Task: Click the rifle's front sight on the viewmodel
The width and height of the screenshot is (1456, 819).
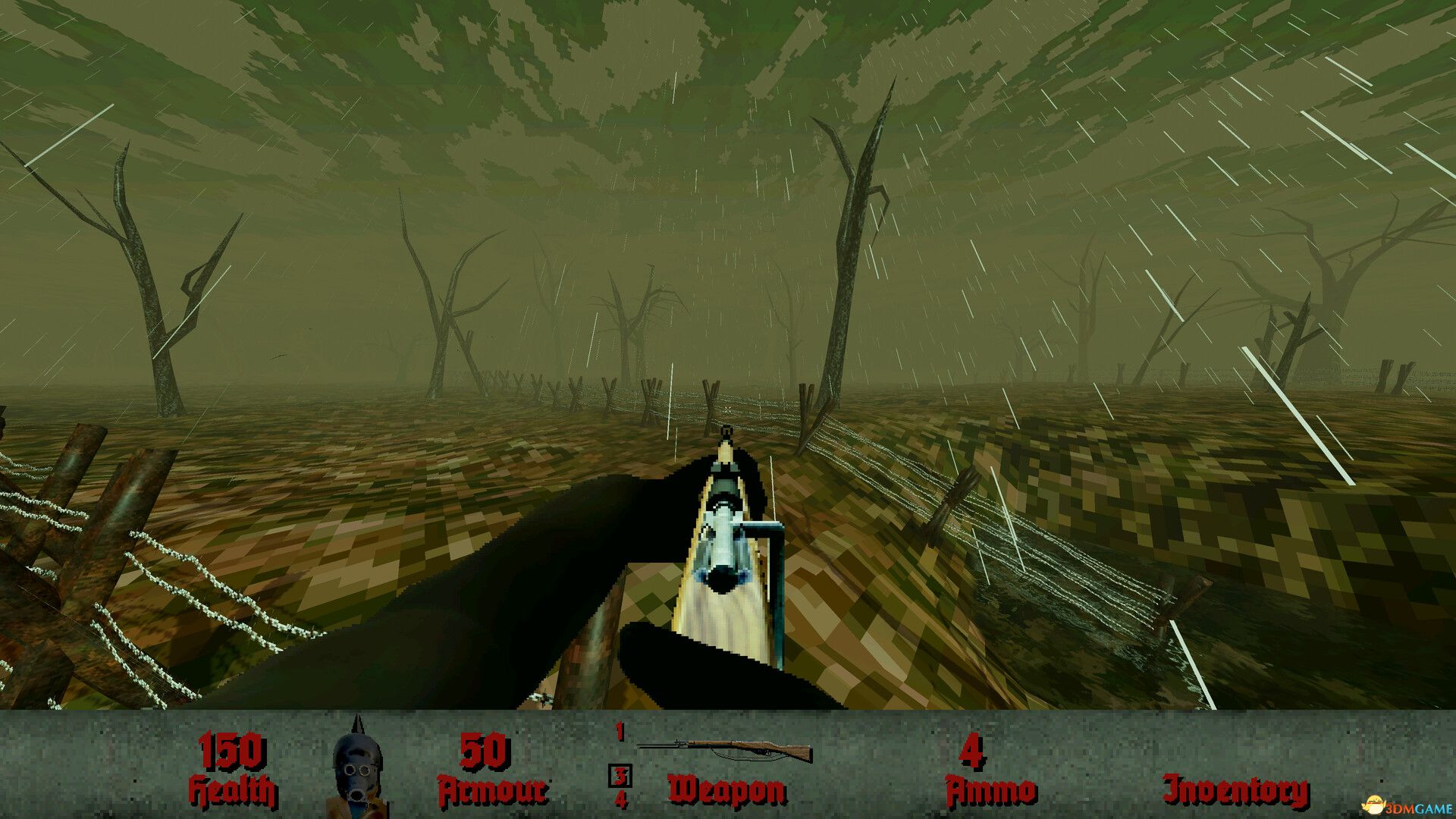Action: pos(726,434)
